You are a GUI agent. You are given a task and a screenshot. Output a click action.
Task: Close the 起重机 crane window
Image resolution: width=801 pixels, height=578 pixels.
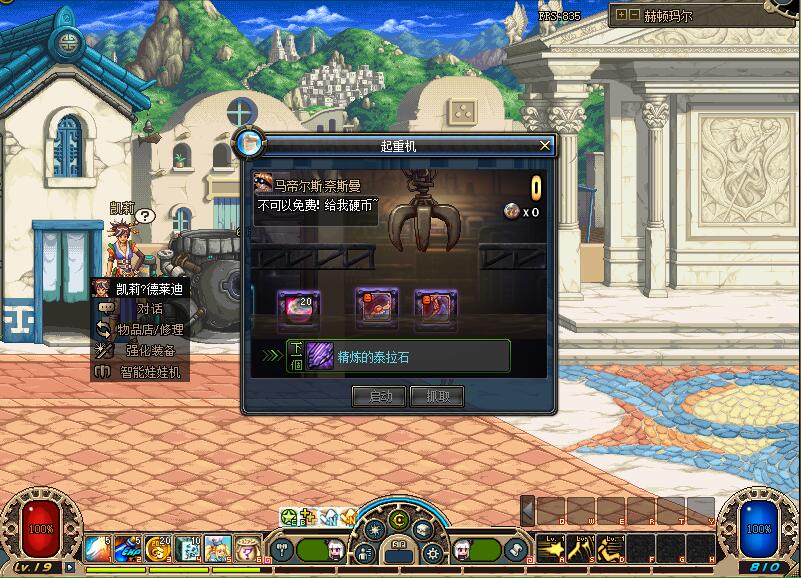[x=545, y=145]
